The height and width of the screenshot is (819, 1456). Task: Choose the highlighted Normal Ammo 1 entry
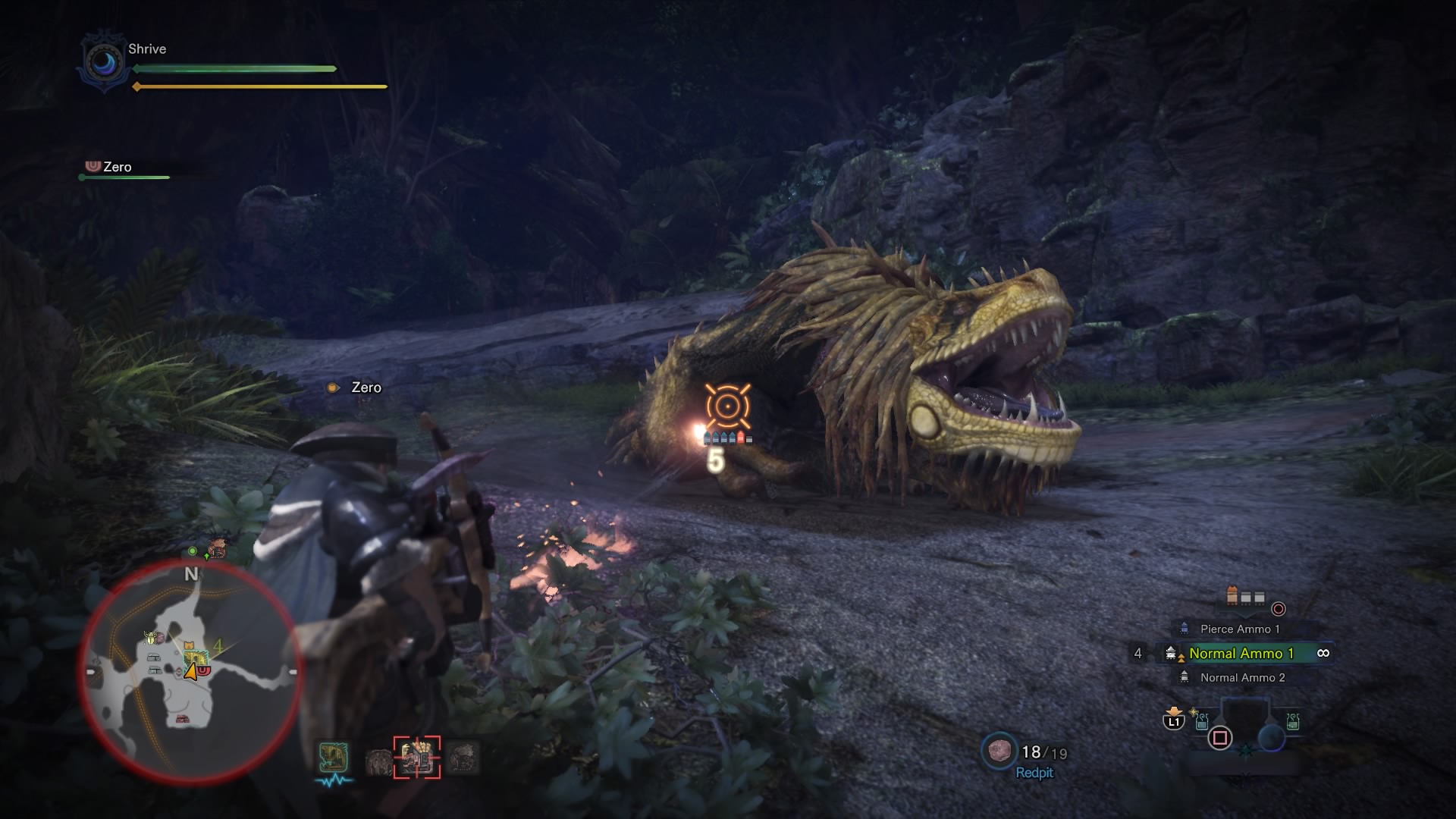coord(1241,653)
